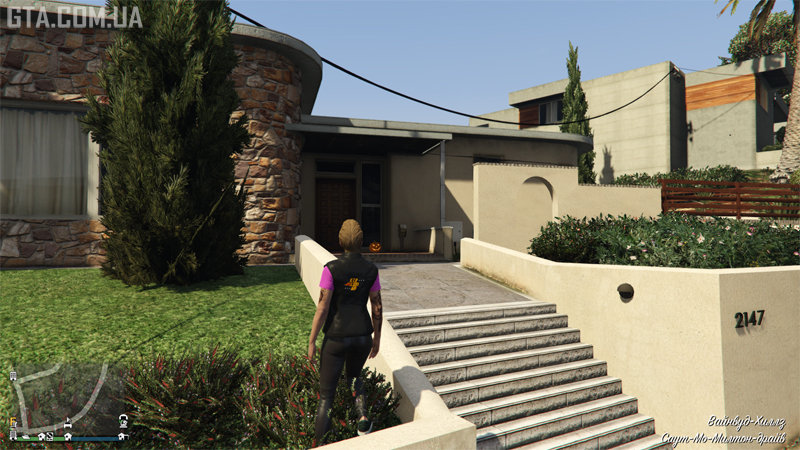This screenshot has width=800, height=450.
Task: Select the garage blip on the minimap
Action: point(123,436)
